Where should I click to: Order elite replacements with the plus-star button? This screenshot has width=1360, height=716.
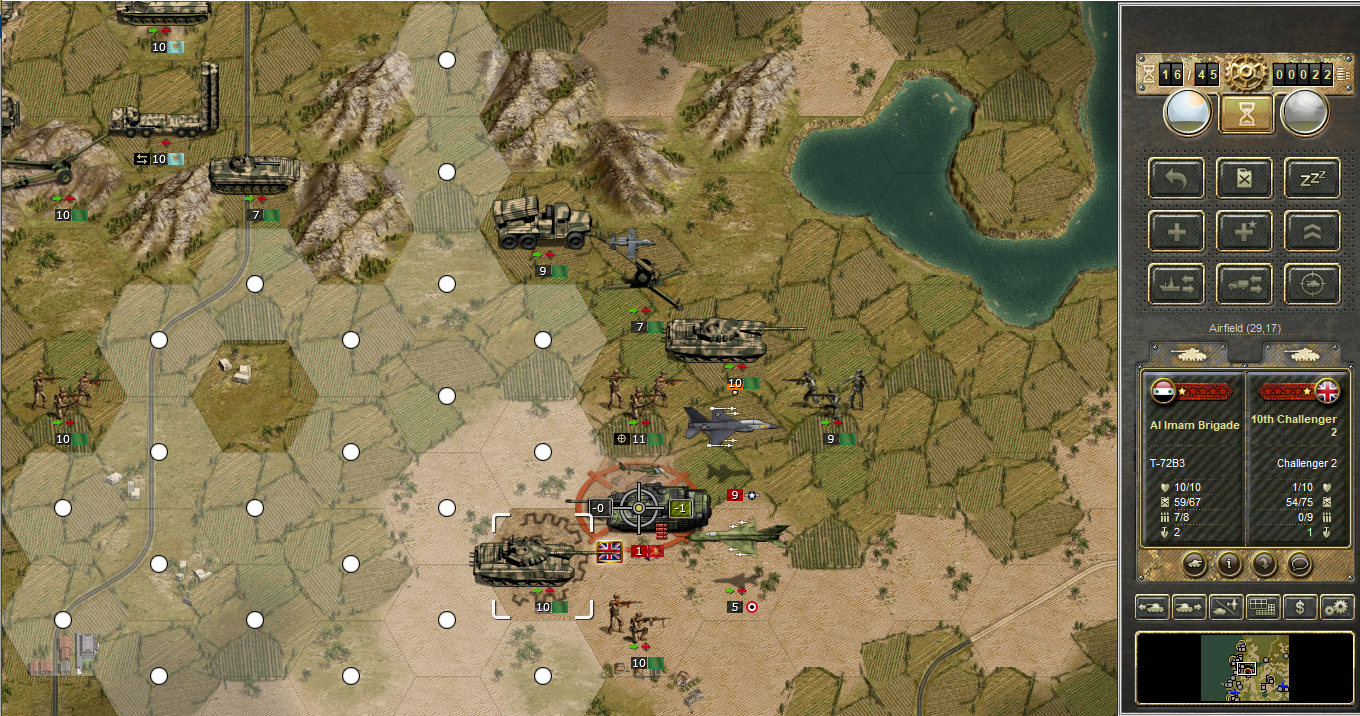1244,231
